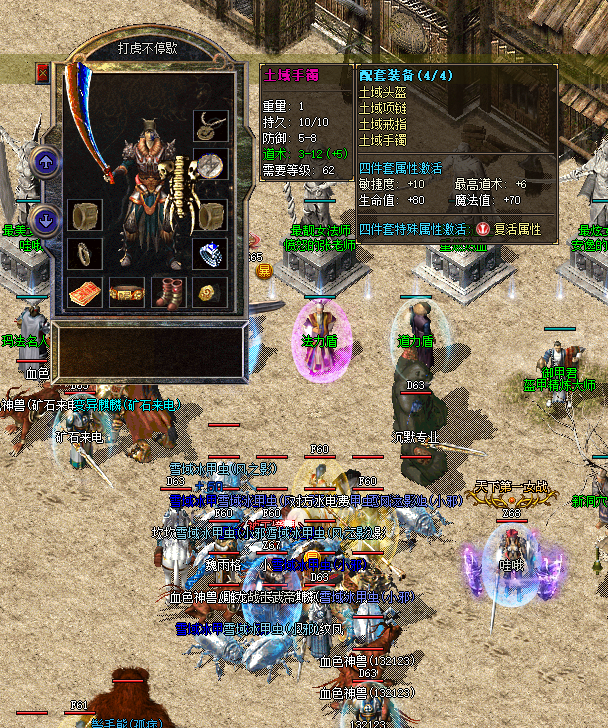This screenshot has height=728, width=608.
Task: Select the equipped boots slot
Action: (168, 293)
